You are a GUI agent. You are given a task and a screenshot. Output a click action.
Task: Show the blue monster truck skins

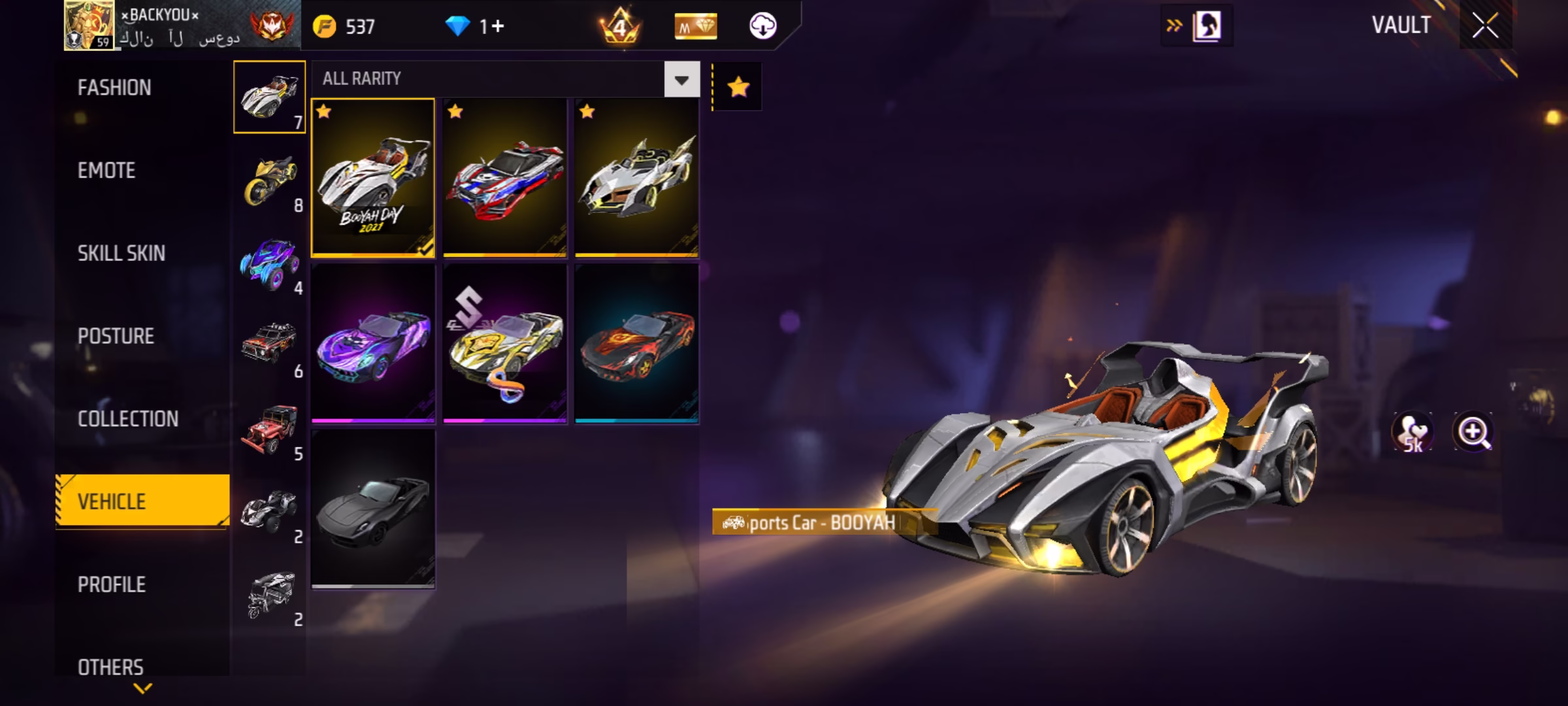[270, 264]
